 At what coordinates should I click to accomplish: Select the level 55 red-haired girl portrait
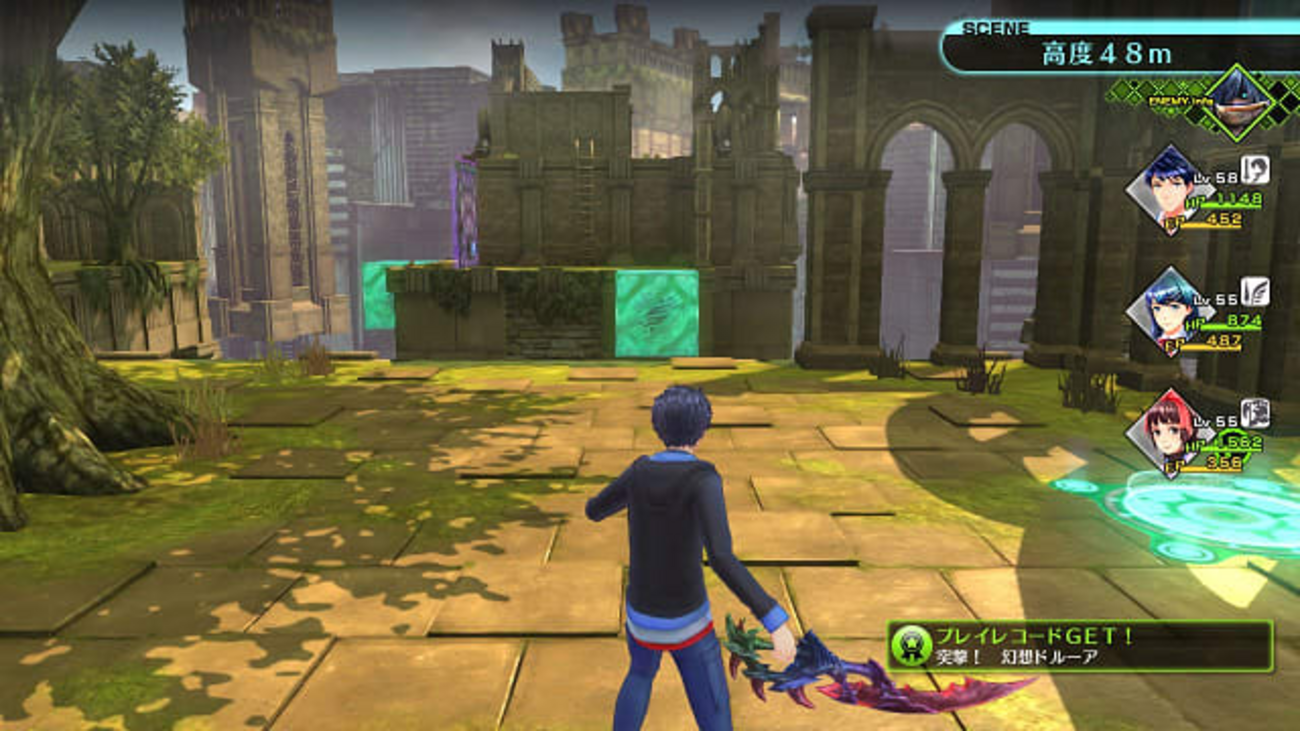pos(1167,430)
